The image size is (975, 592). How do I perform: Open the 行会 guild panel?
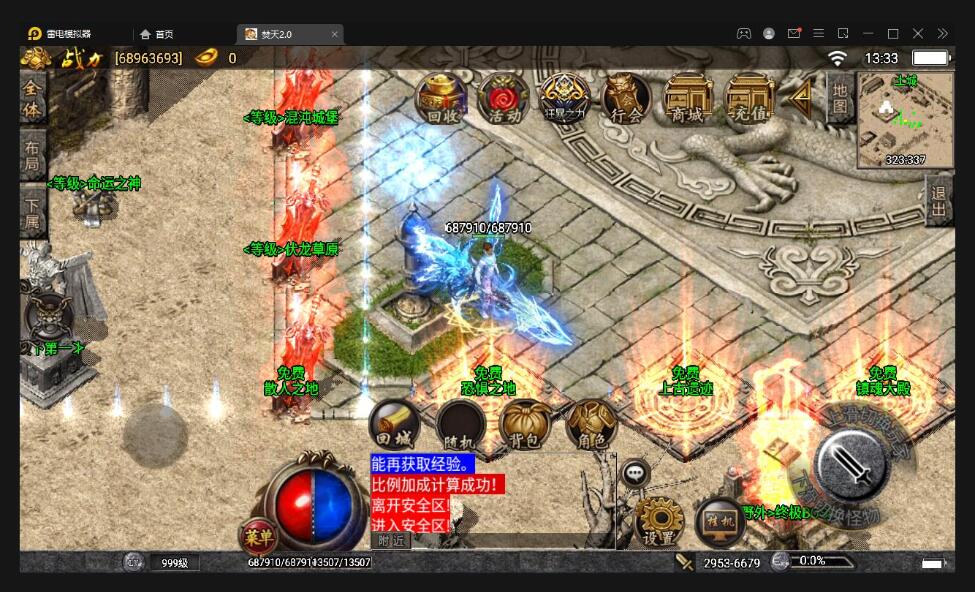[x=626, y=98]
